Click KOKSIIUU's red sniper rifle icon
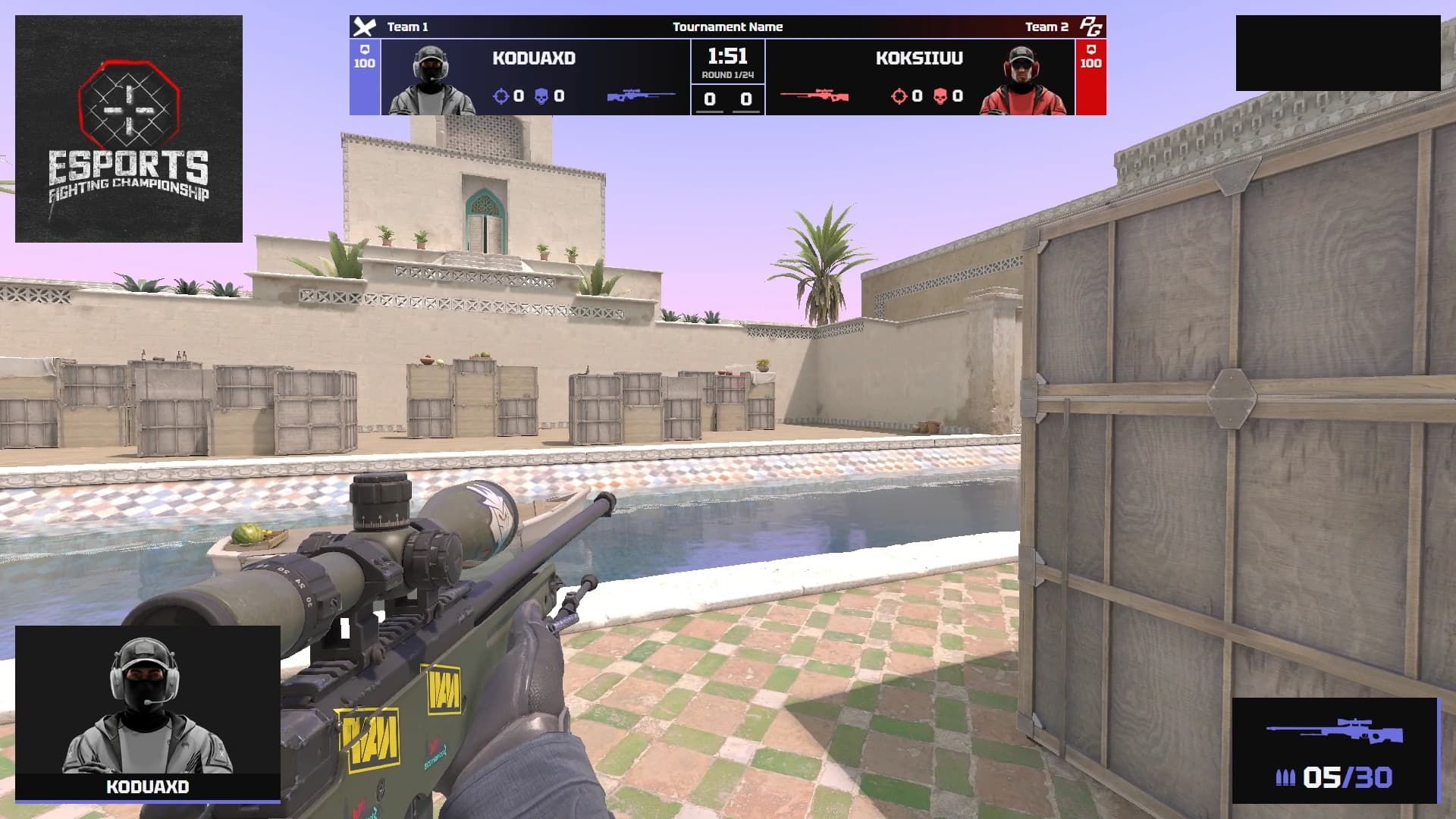 [x=814, y=96]
